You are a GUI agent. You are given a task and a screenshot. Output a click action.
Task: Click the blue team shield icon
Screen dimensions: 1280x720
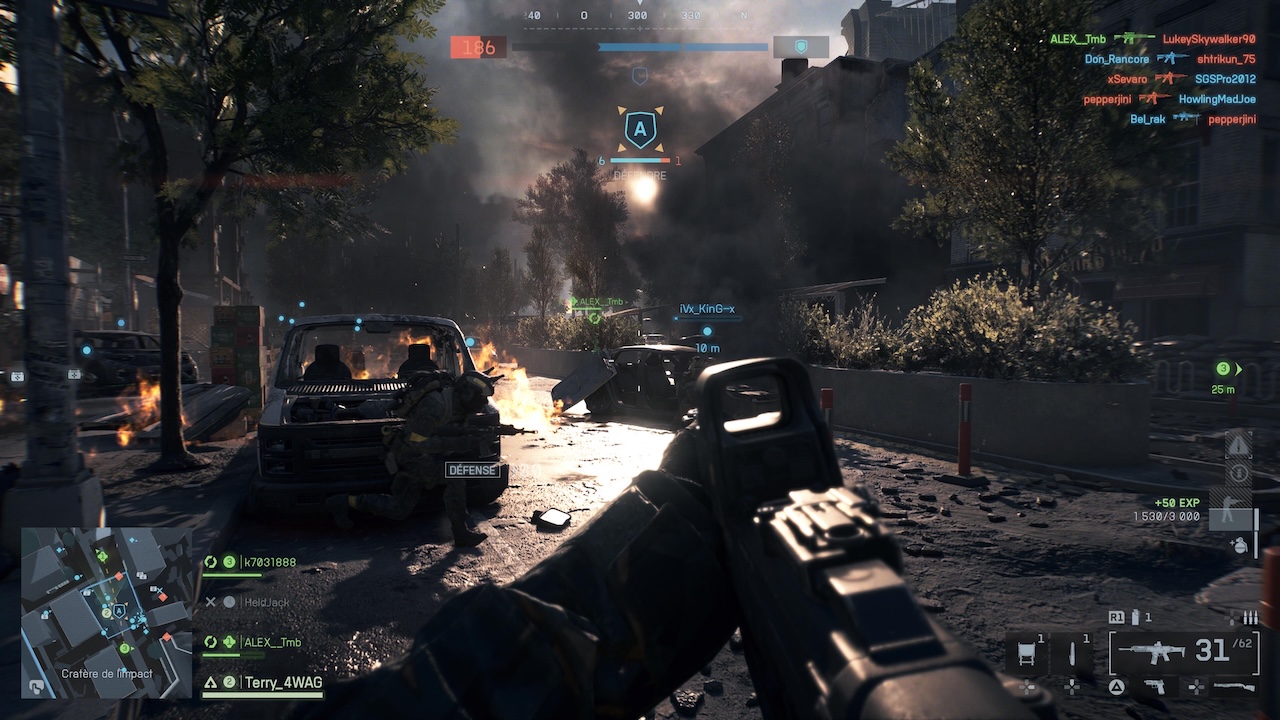[x=801, y=47]
